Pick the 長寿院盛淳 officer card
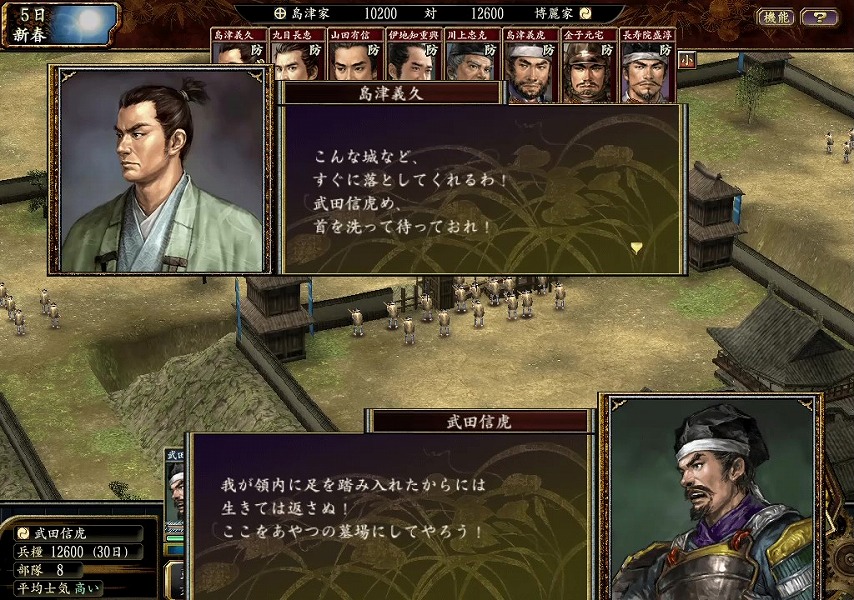This screenshot has width=854, height=600. coord(646,64)
